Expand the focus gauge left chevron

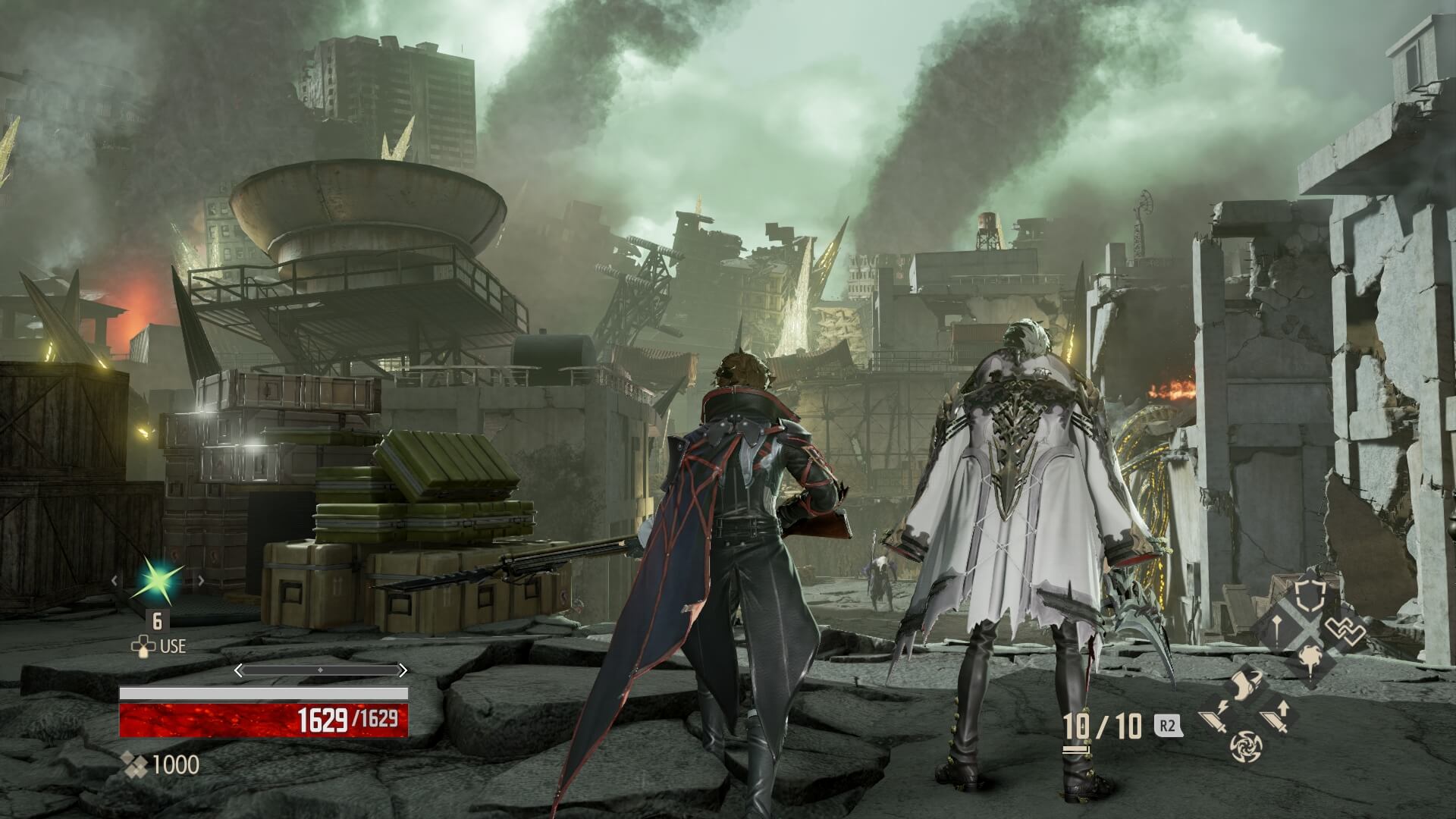pos(237,670)
